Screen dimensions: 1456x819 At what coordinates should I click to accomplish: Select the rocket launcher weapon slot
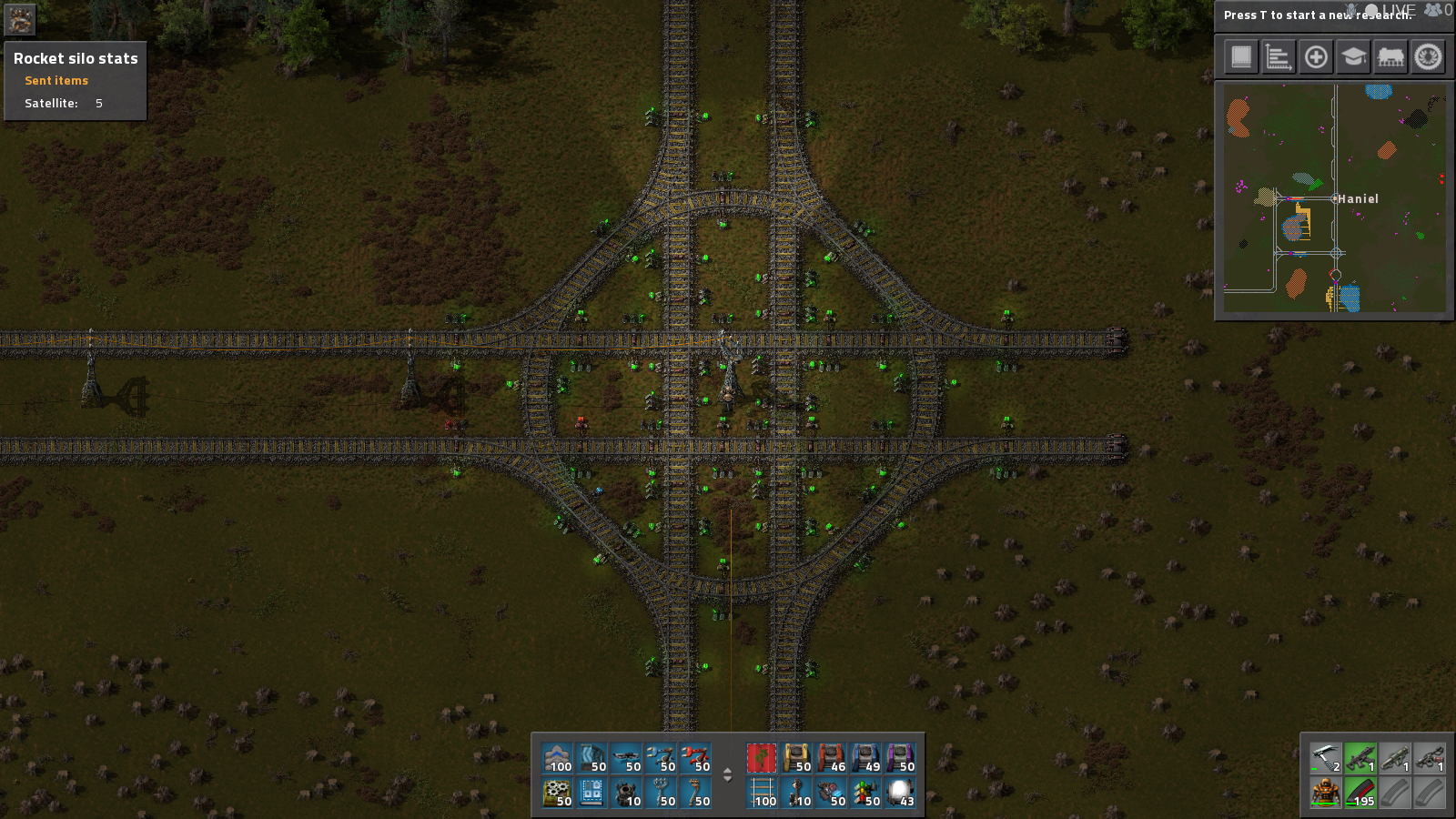point(1394,758)
